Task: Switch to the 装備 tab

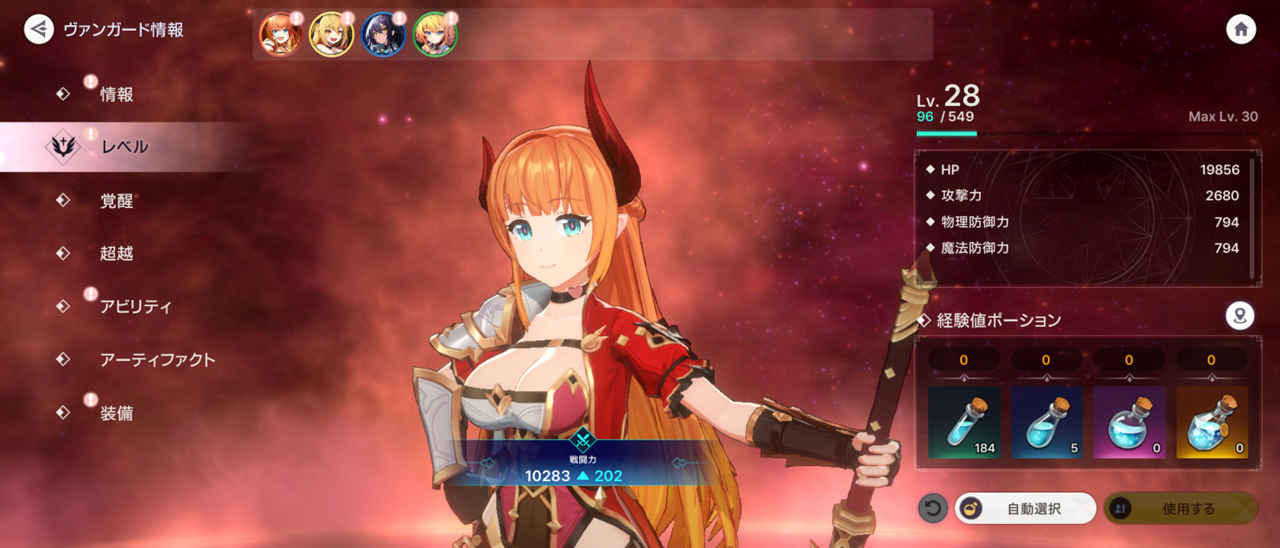Action: point(116,413)
